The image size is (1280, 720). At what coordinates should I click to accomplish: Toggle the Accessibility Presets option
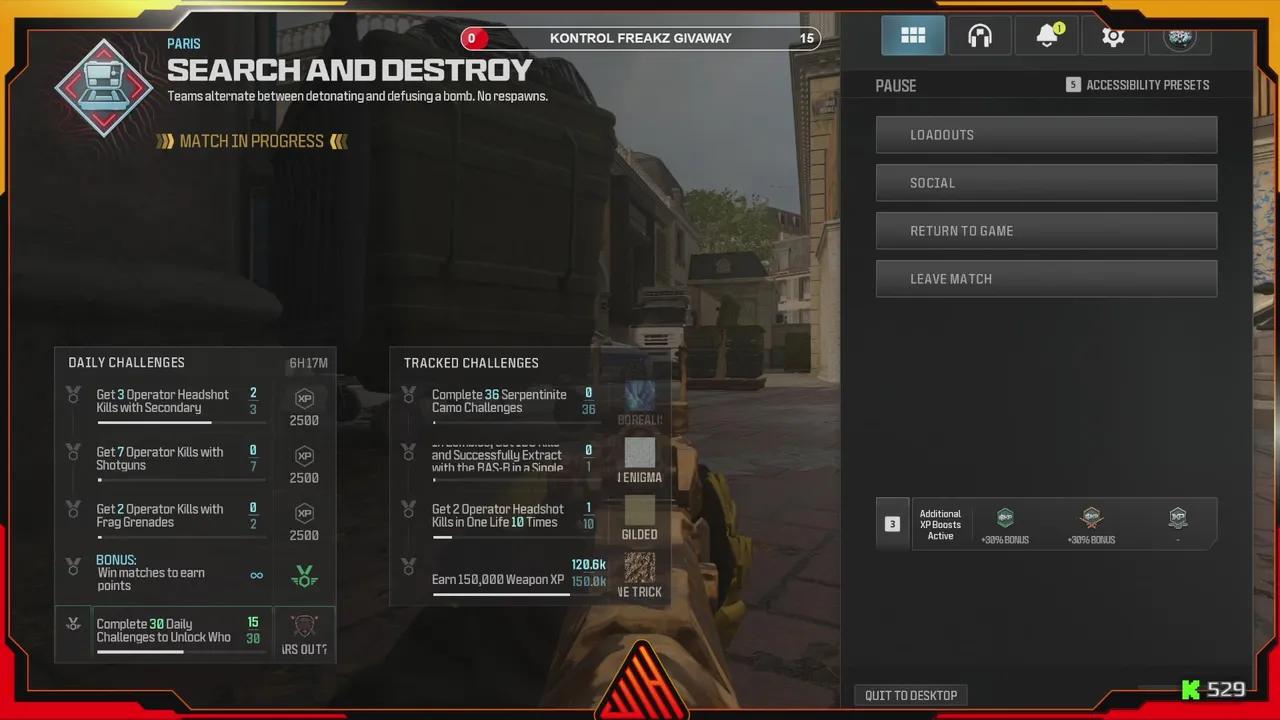1137,85
